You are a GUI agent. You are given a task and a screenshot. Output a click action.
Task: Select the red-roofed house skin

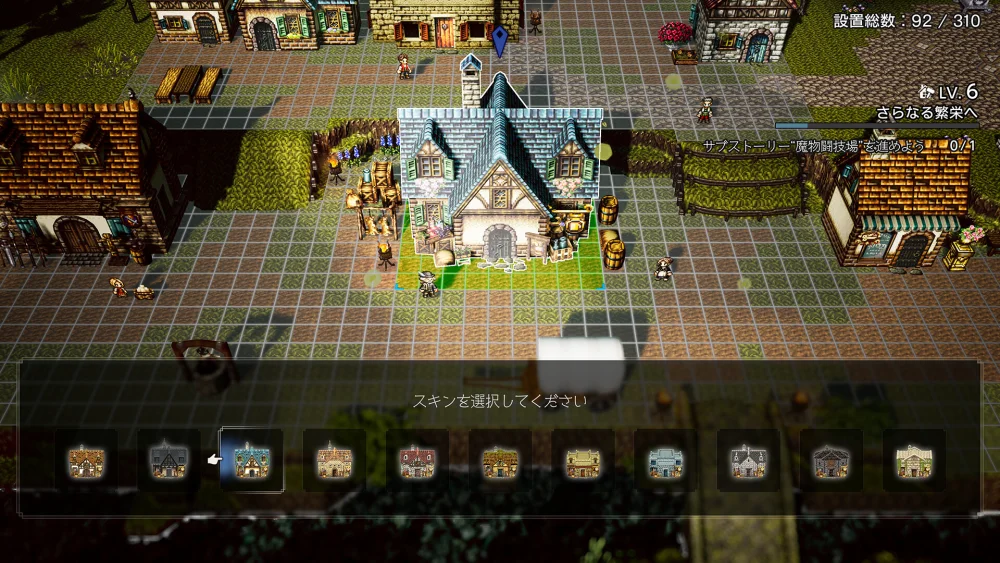pos(417,460)
